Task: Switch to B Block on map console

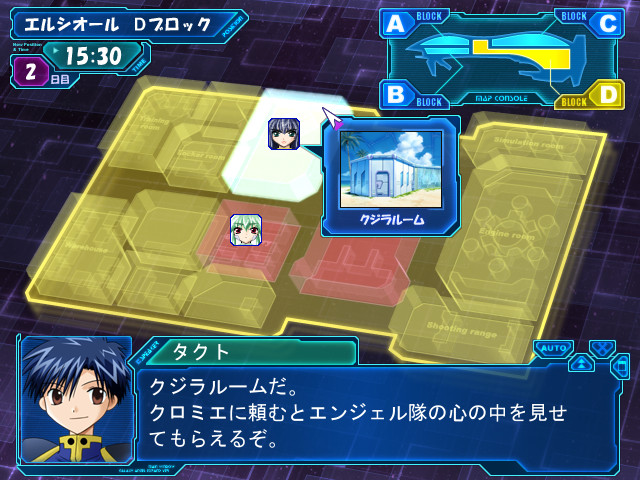Action: (x=396, y=96)
